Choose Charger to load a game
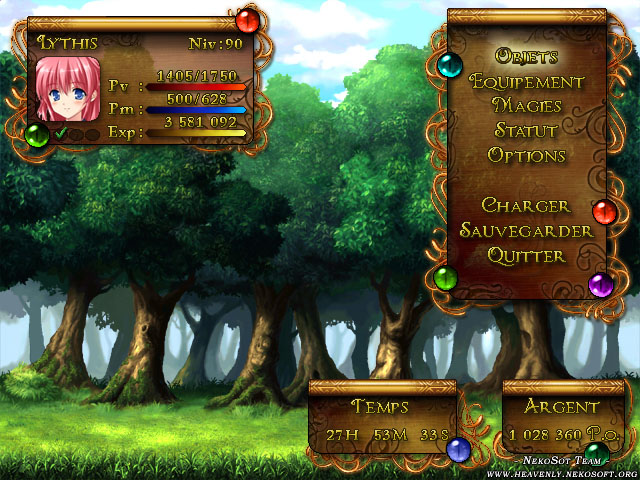 [526, 206]
